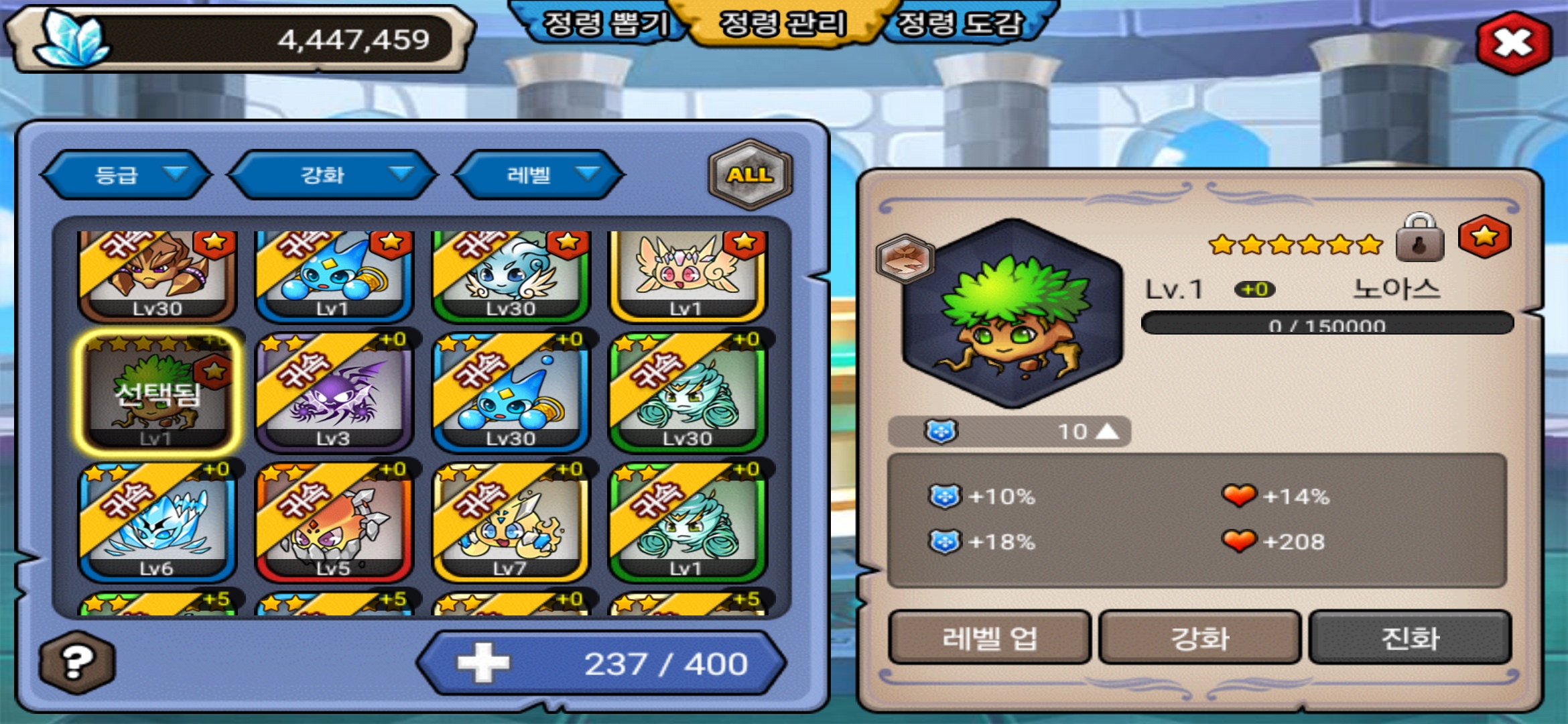
Task: Click the 강화 enhance button
Action: pos(1199,638)
